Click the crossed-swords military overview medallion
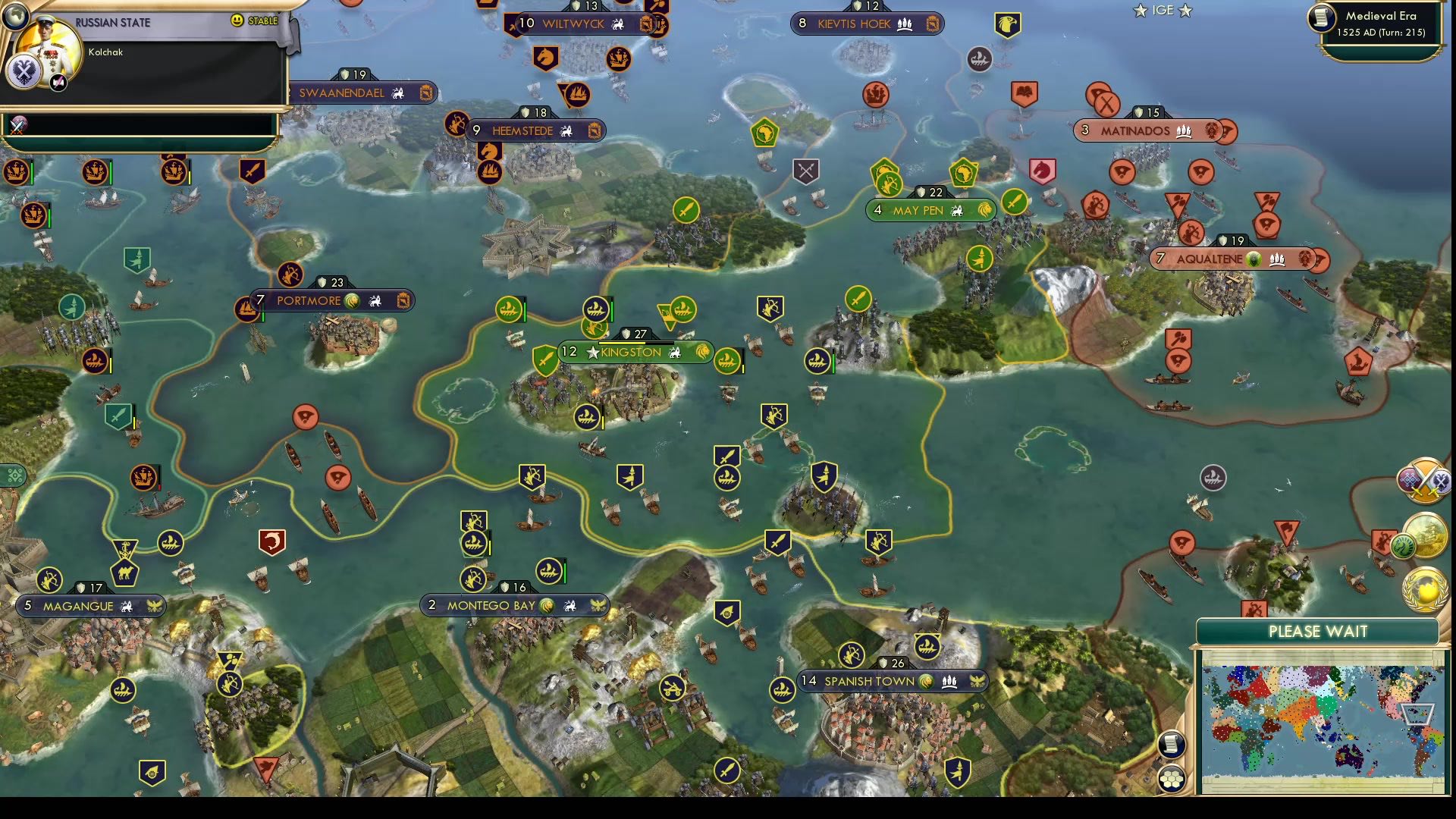This screenshot has height=819, width=1456. (1423, 482)
